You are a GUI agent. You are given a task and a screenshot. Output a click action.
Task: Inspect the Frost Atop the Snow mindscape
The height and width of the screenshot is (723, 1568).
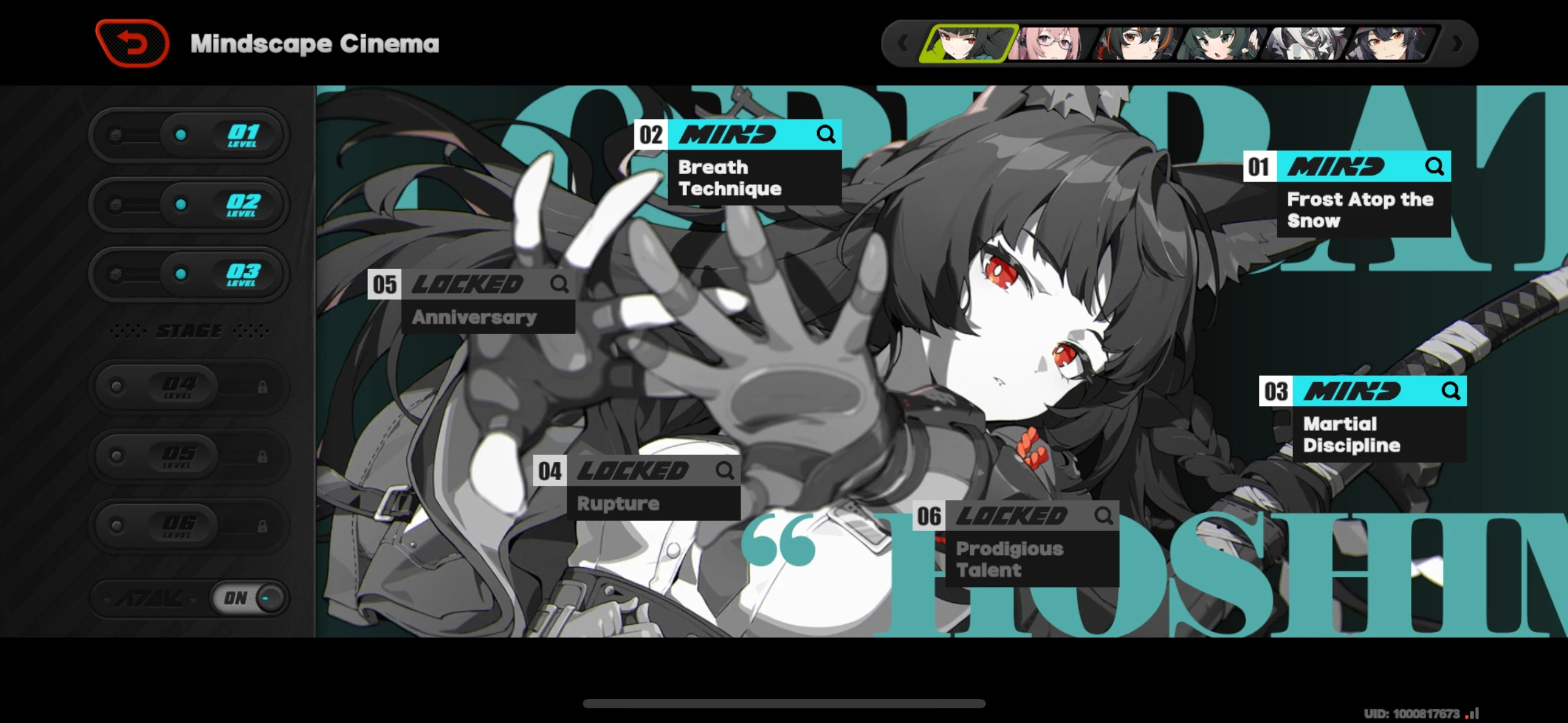pyautogui.click(x=1434, y=166)
